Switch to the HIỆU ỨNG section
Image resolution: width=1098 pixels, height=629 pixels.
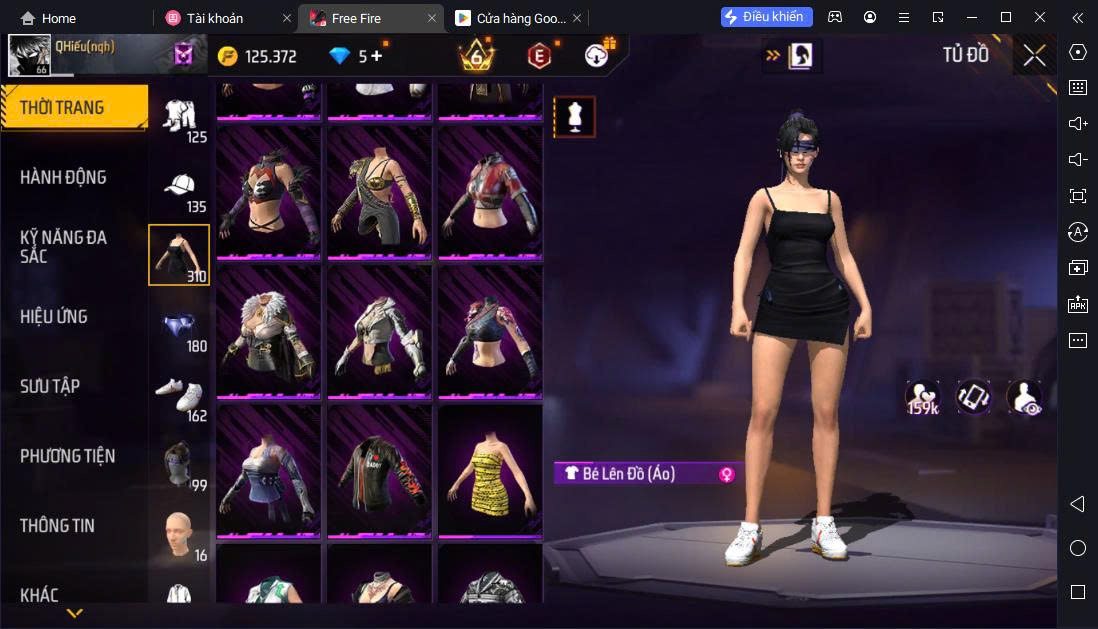pyautogui.click(x=54, y=317)
